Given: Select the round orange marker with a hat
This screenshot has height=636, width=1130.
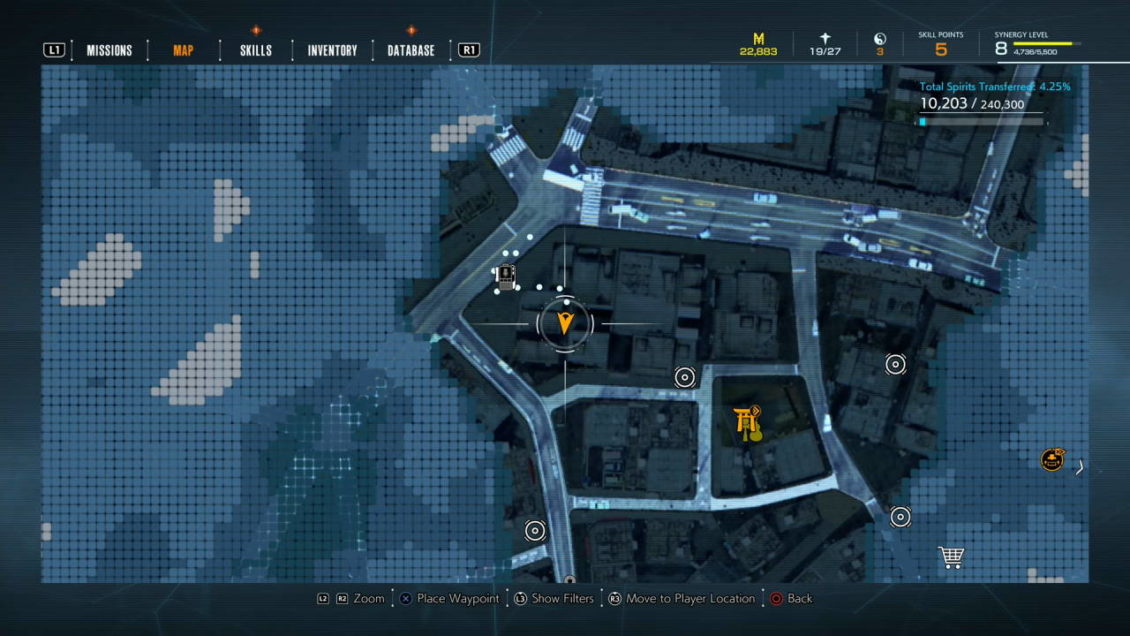Looking at the screenshot, I should (x=1051, y=460).
